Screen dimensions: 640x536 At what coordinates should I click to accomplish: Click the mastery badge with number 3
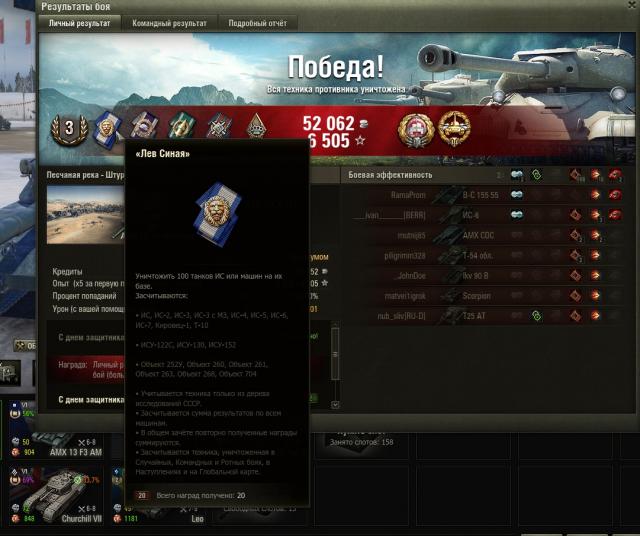70,126
